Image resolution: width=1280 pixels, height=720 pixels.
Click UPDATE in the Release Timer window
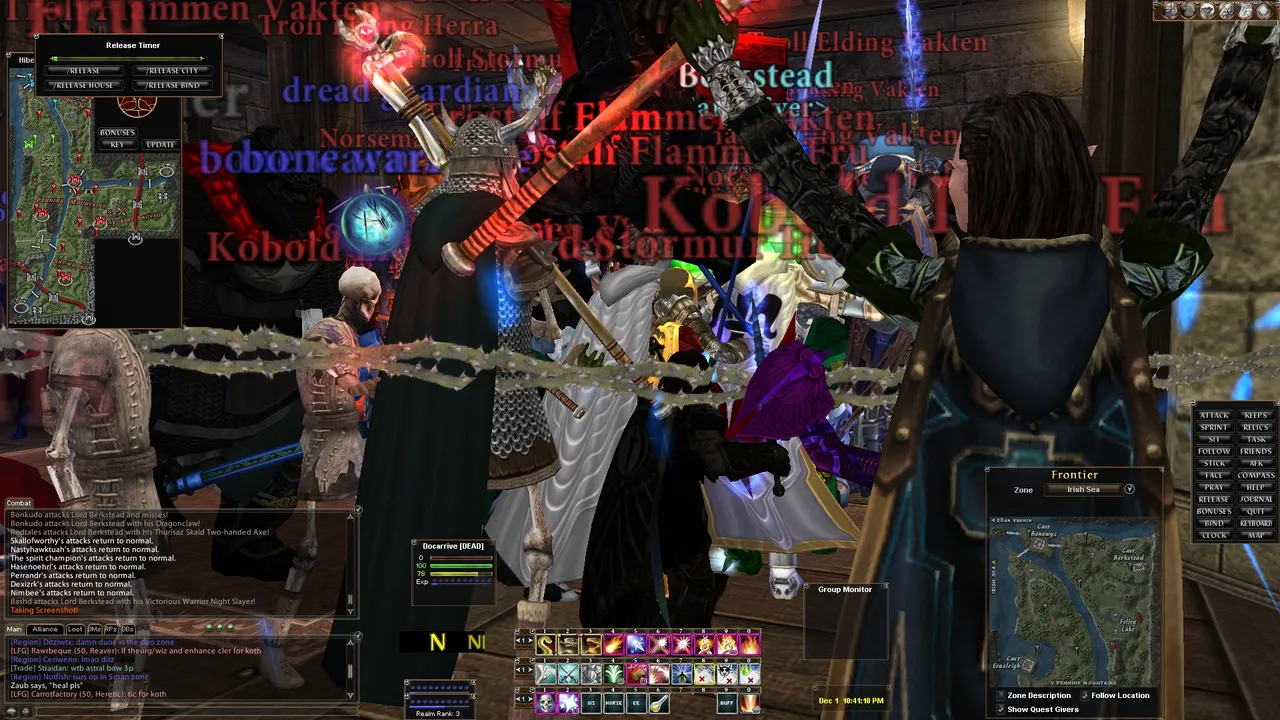[160, 144]
